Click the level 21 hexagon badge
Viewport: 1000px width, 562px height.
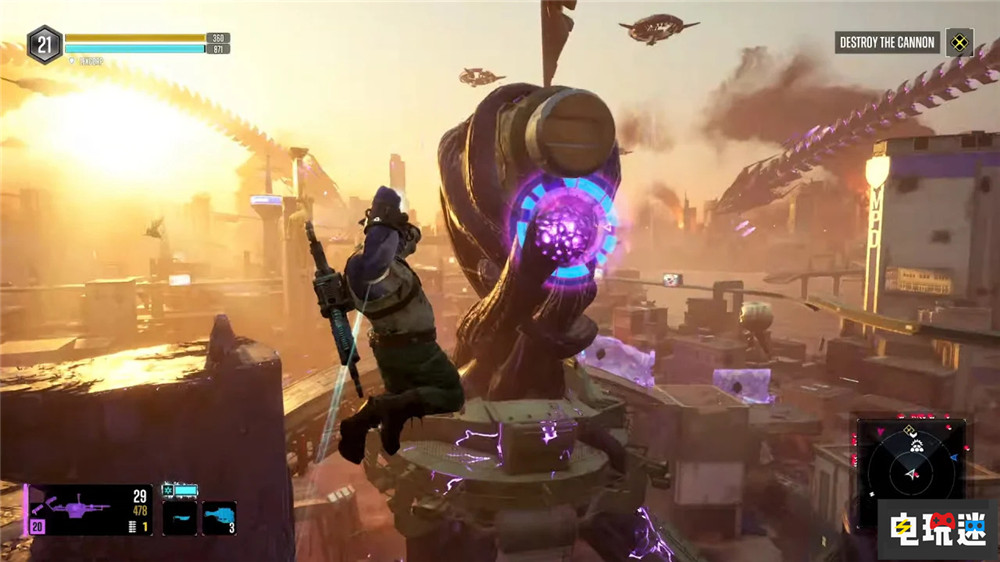[44, 44]
